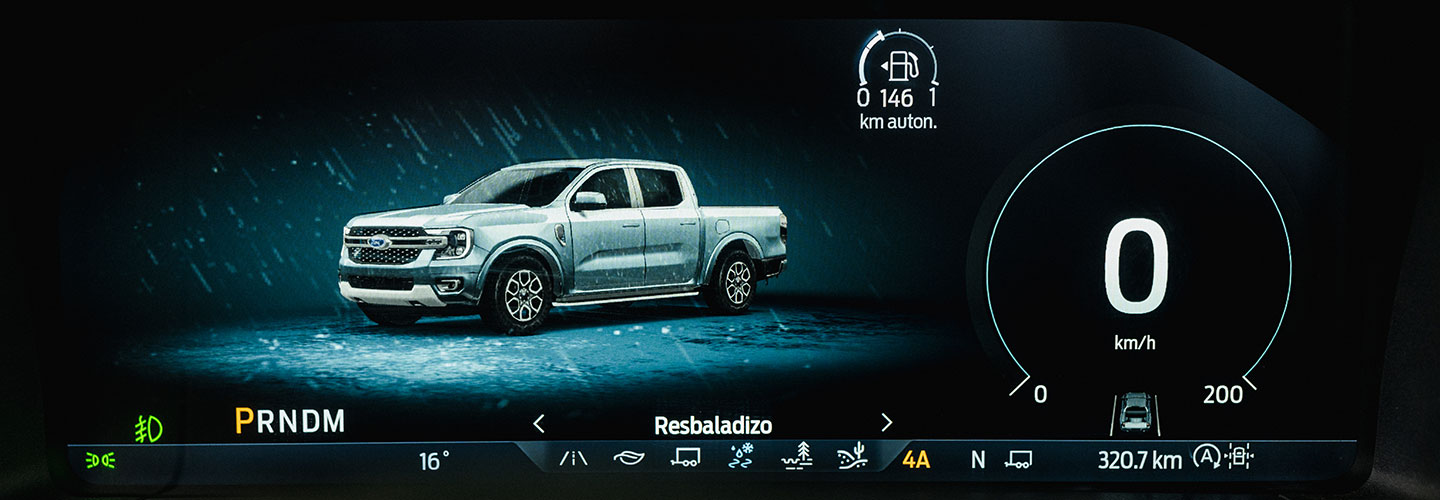
Task: Select the sand and cactus drive mode
Action: click(853, 457)
